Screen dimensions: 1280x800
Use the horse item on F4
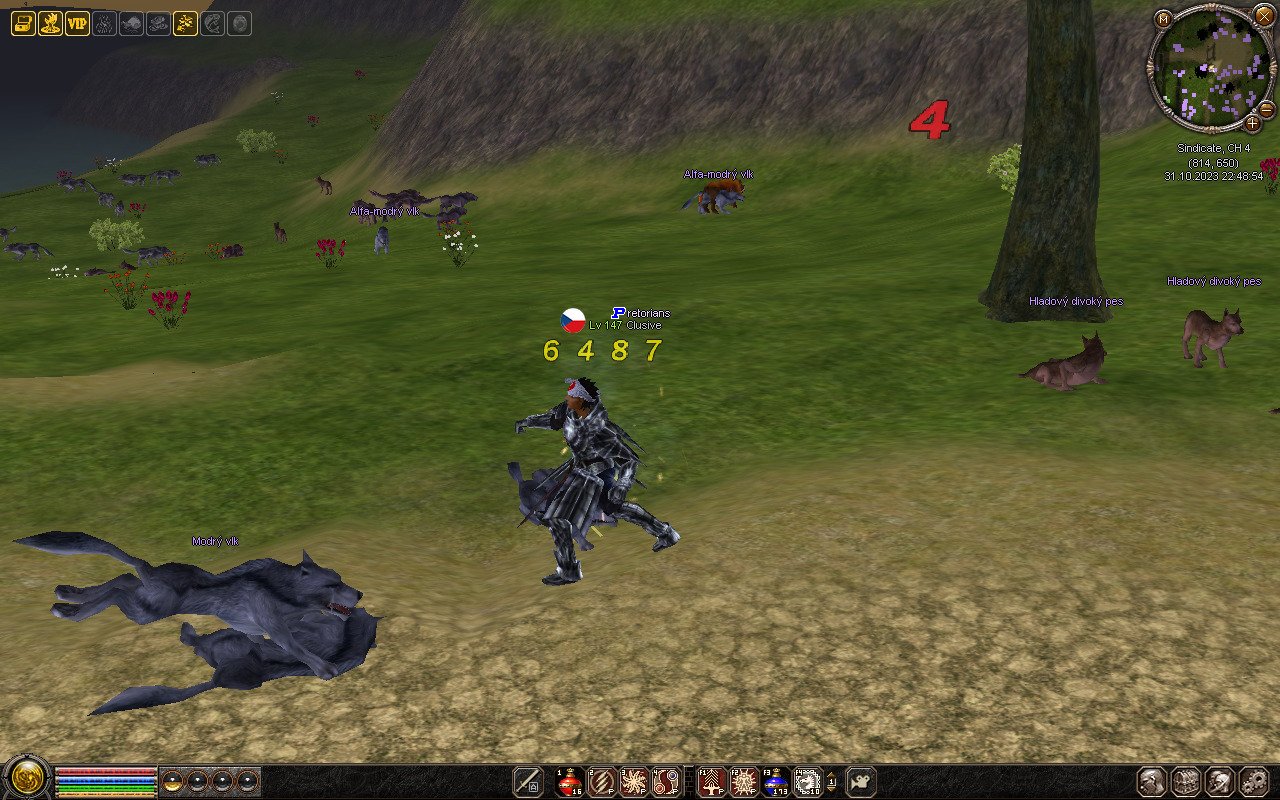point(807,782)
